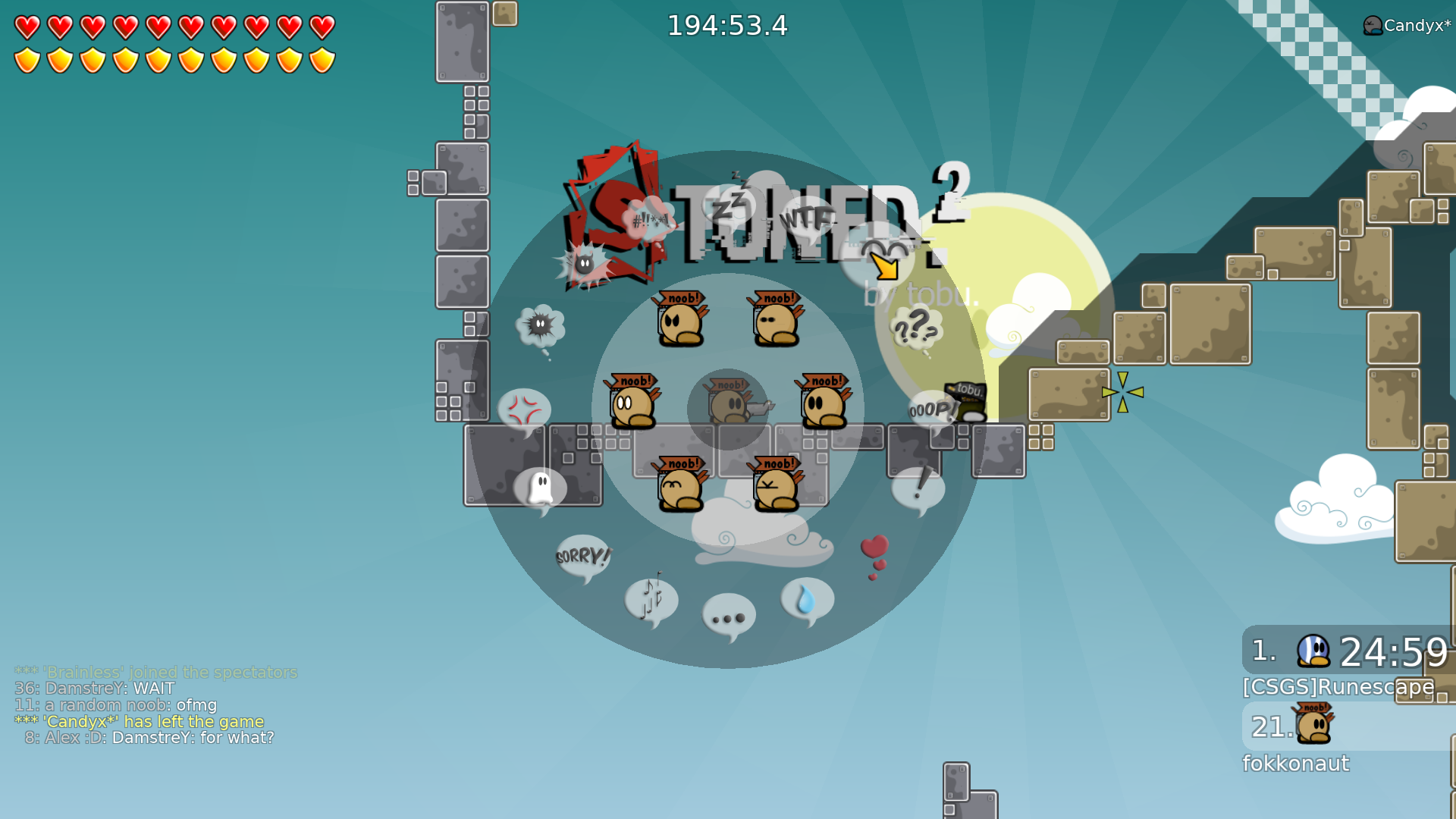Choose the spiky creature in cloud bubble

[540, 328]
